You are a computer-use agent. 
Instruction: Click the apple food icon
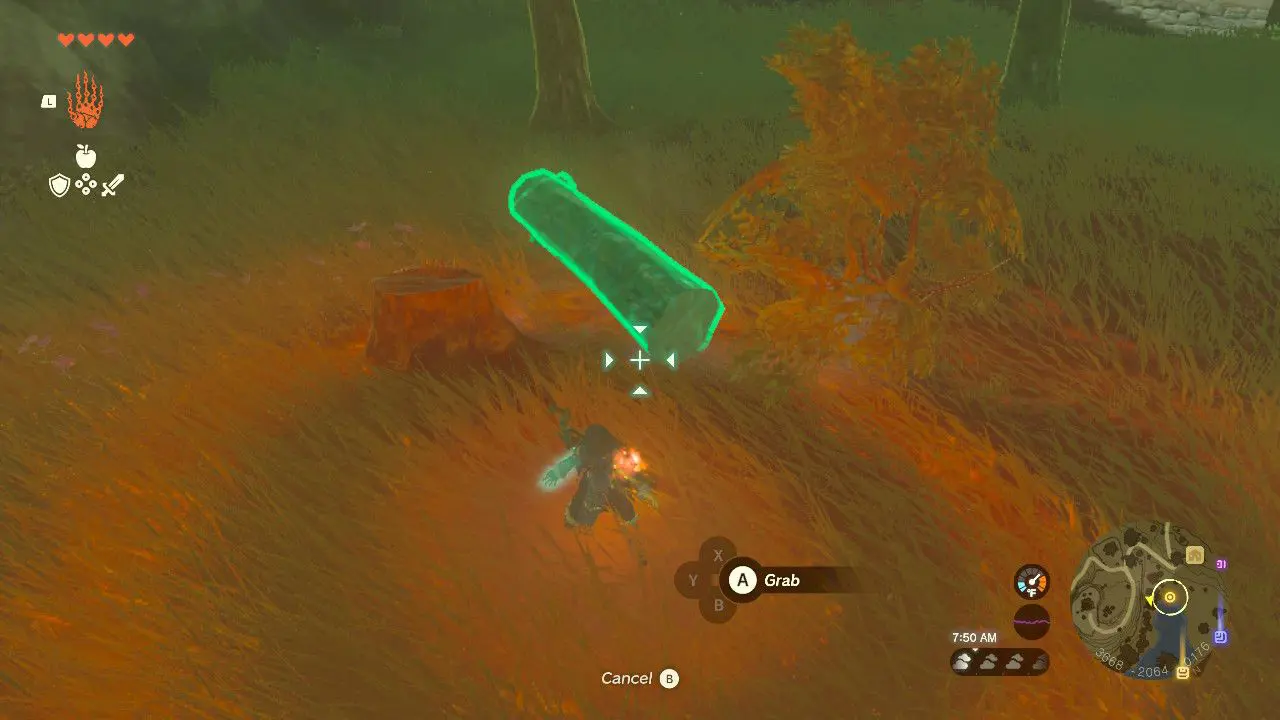point(87,158)
